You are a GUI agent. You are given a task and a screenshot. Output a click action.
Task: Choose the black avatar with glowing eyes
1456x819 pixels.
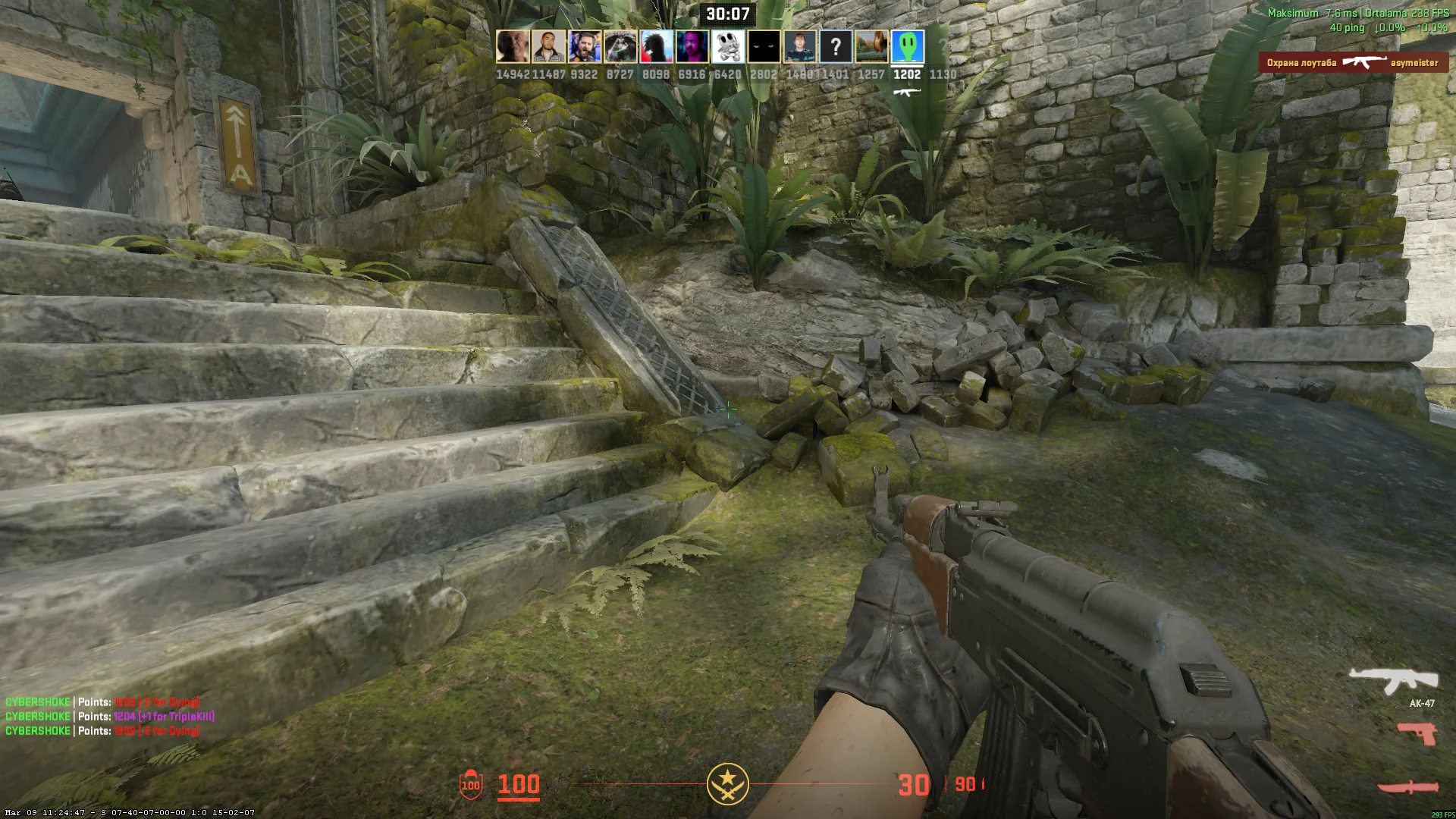point(764,47)
